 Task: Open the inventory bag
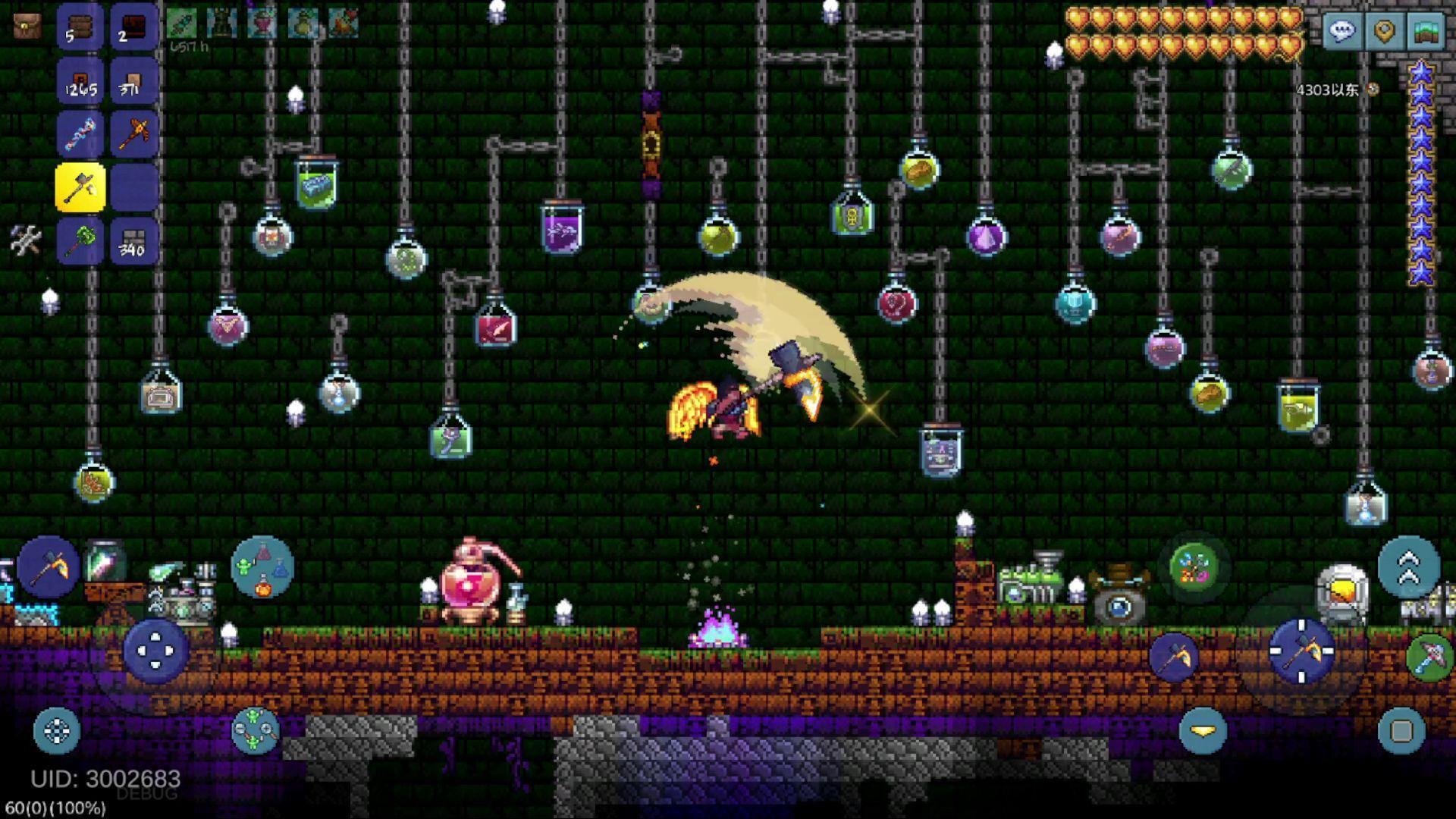pos(27,27)
